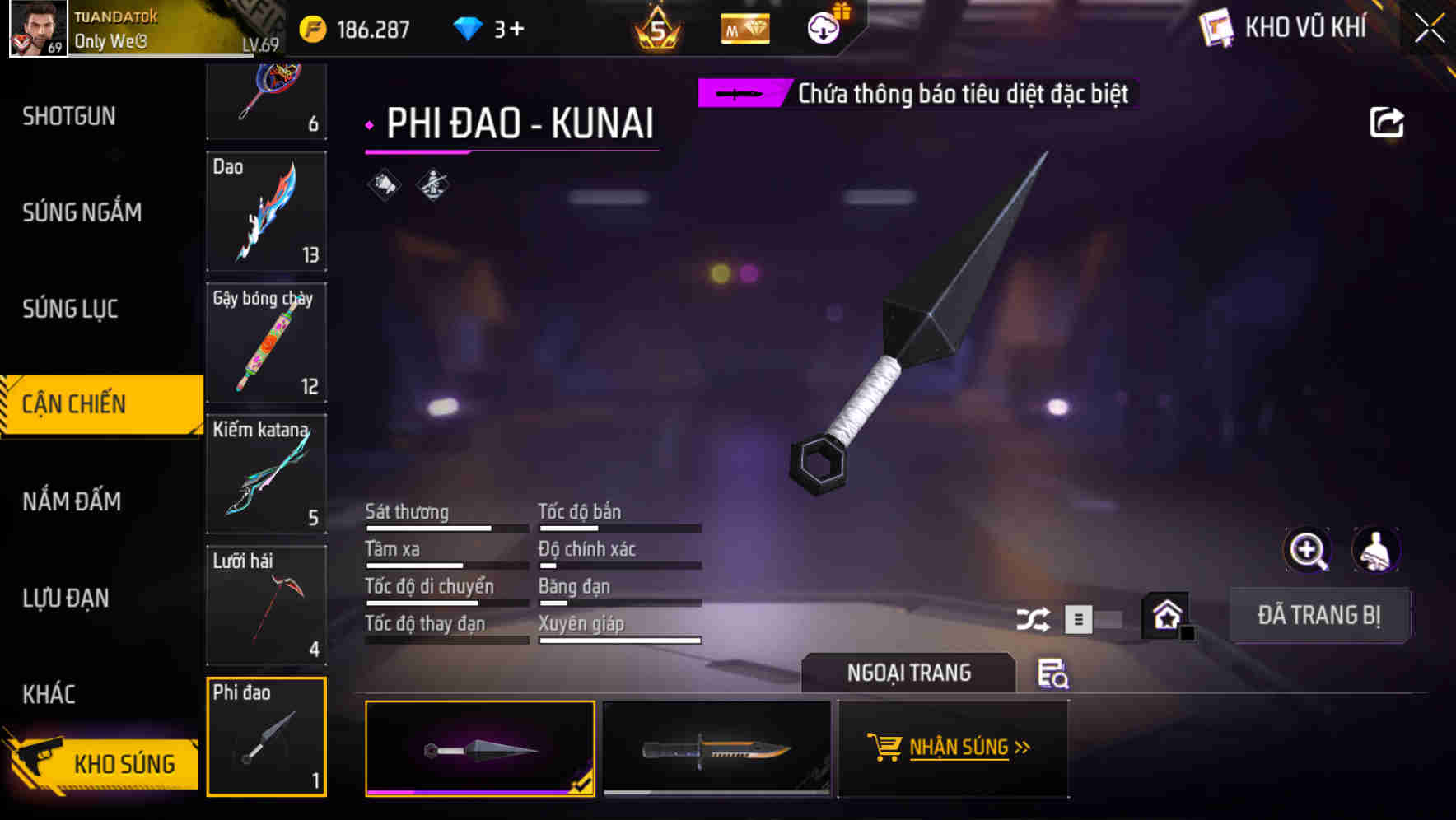This screenshot has height=820, width=1456.
Task: Open the character pose preview icon
Action: pos(1375,550)
